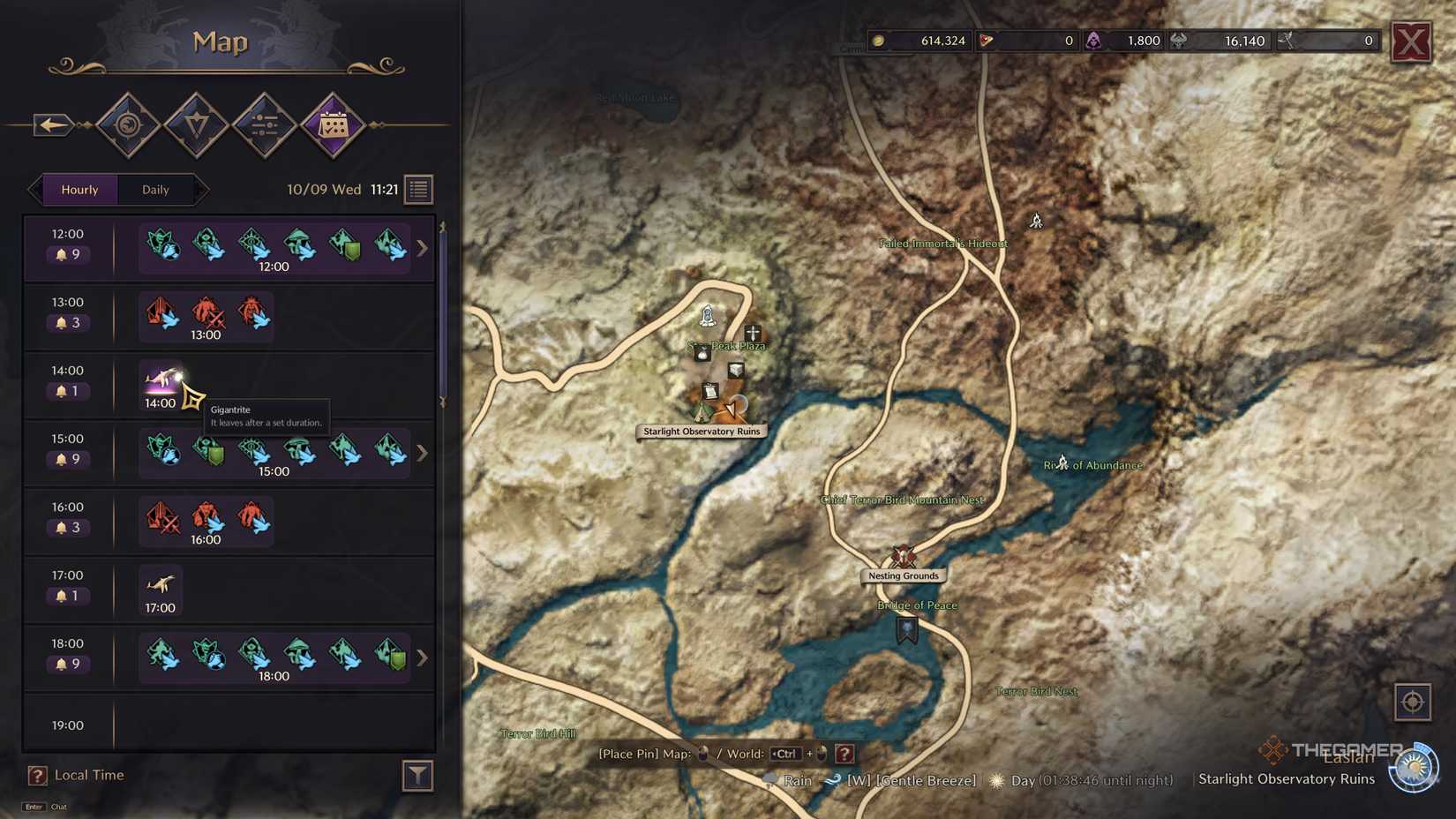The height and width of the screenshot is (819, 1456).
Task: Open the list view icon beside the clock
Action: click(x=417, y=189)
